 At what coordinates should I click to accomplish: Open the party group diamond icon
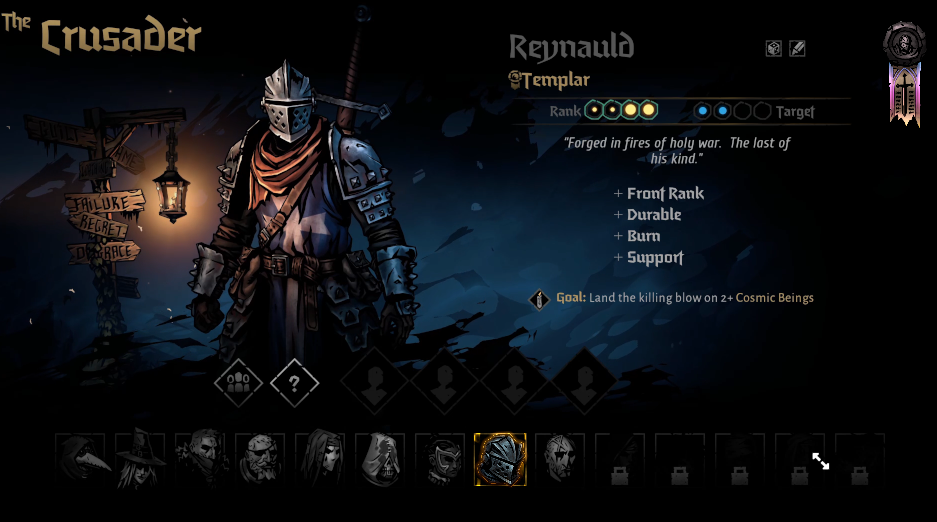click(238, 382)
